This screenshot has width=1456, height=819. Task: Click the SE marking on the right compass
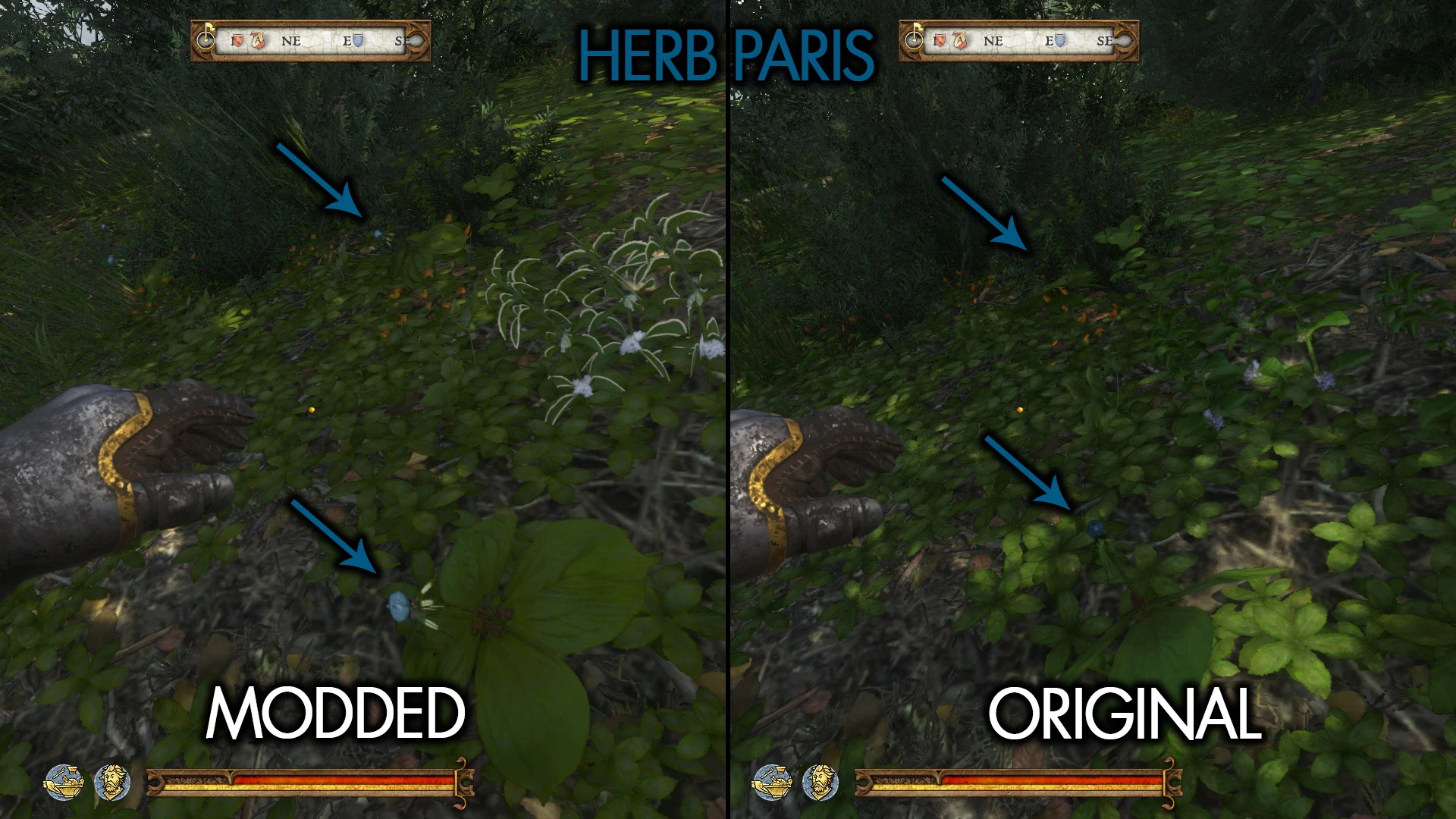pos(1106,42)
